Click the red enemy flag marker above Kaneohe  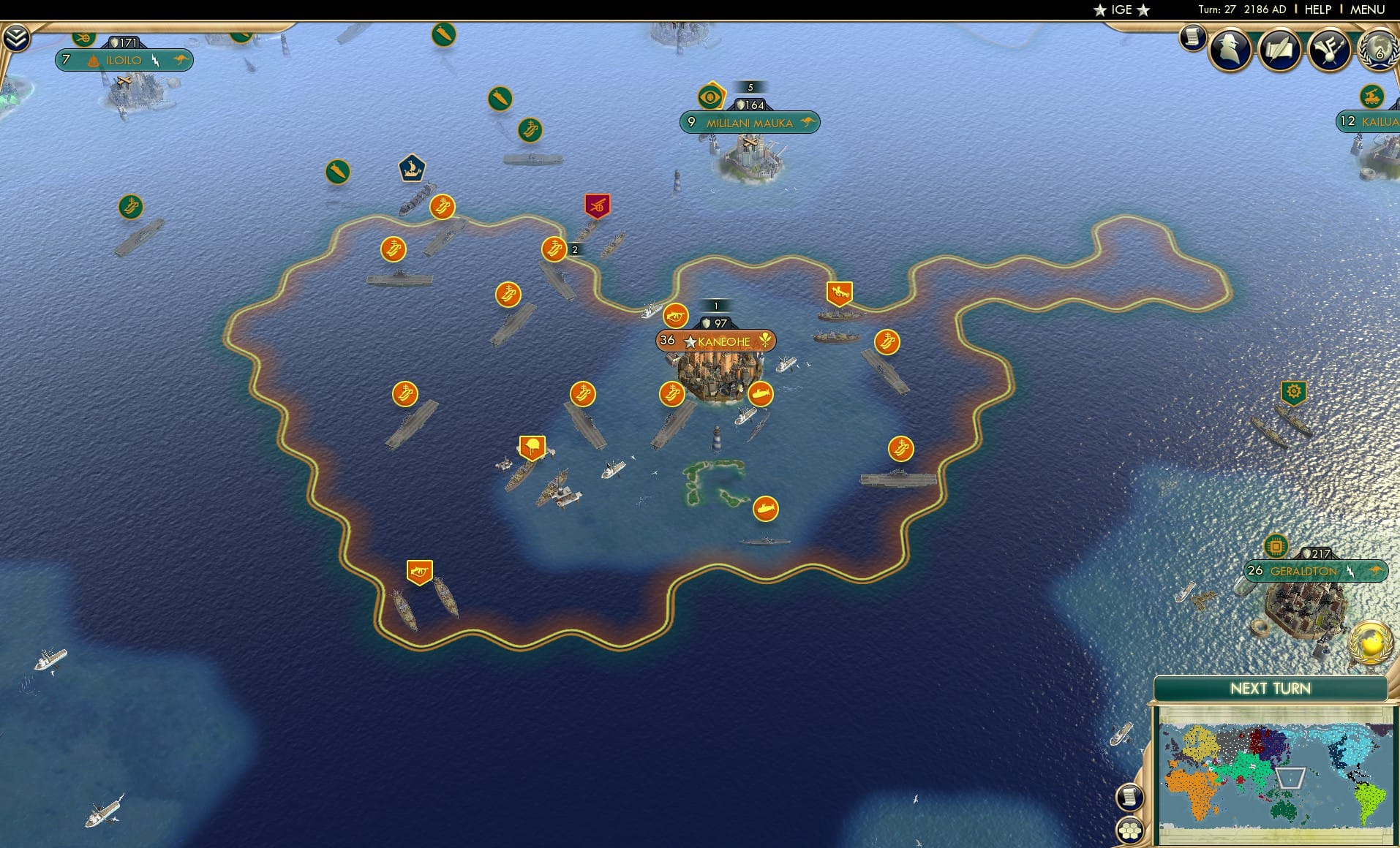pyautogui.click(x=598, y=205)
